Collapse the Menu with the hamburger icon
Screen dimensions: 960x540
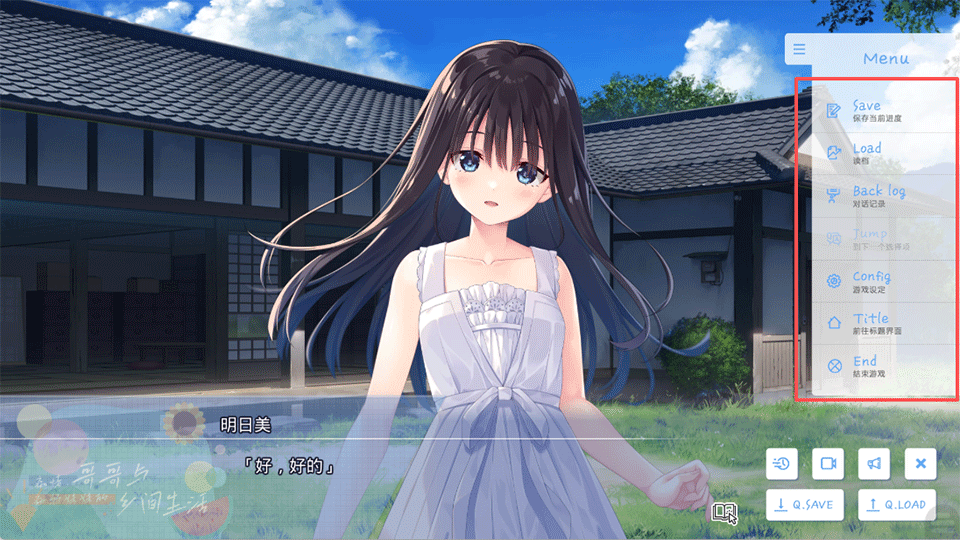(798, 49)
